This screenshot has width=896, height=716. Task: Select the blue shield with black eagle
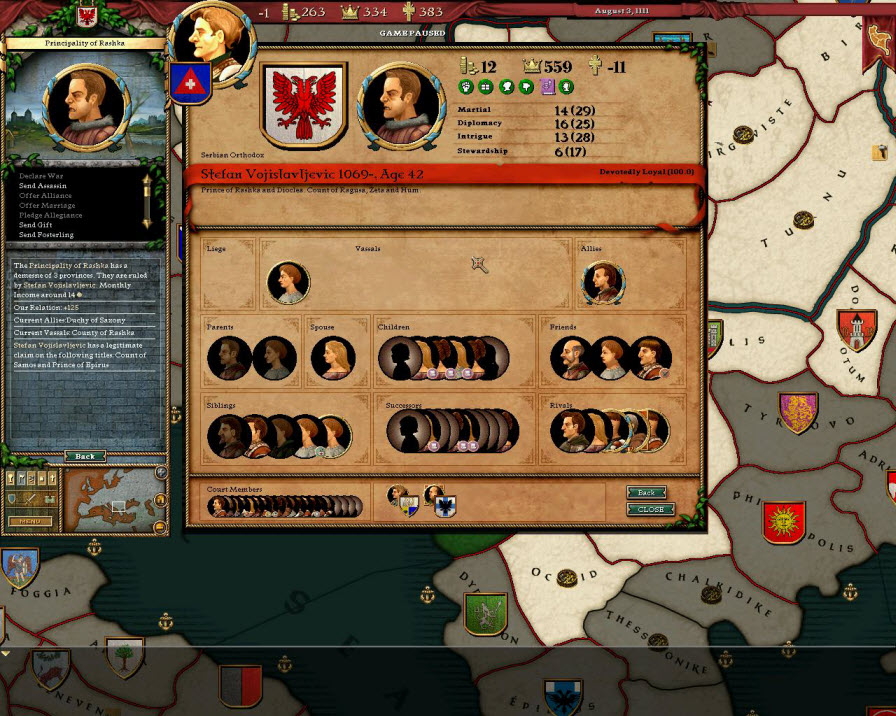point(444,508)
